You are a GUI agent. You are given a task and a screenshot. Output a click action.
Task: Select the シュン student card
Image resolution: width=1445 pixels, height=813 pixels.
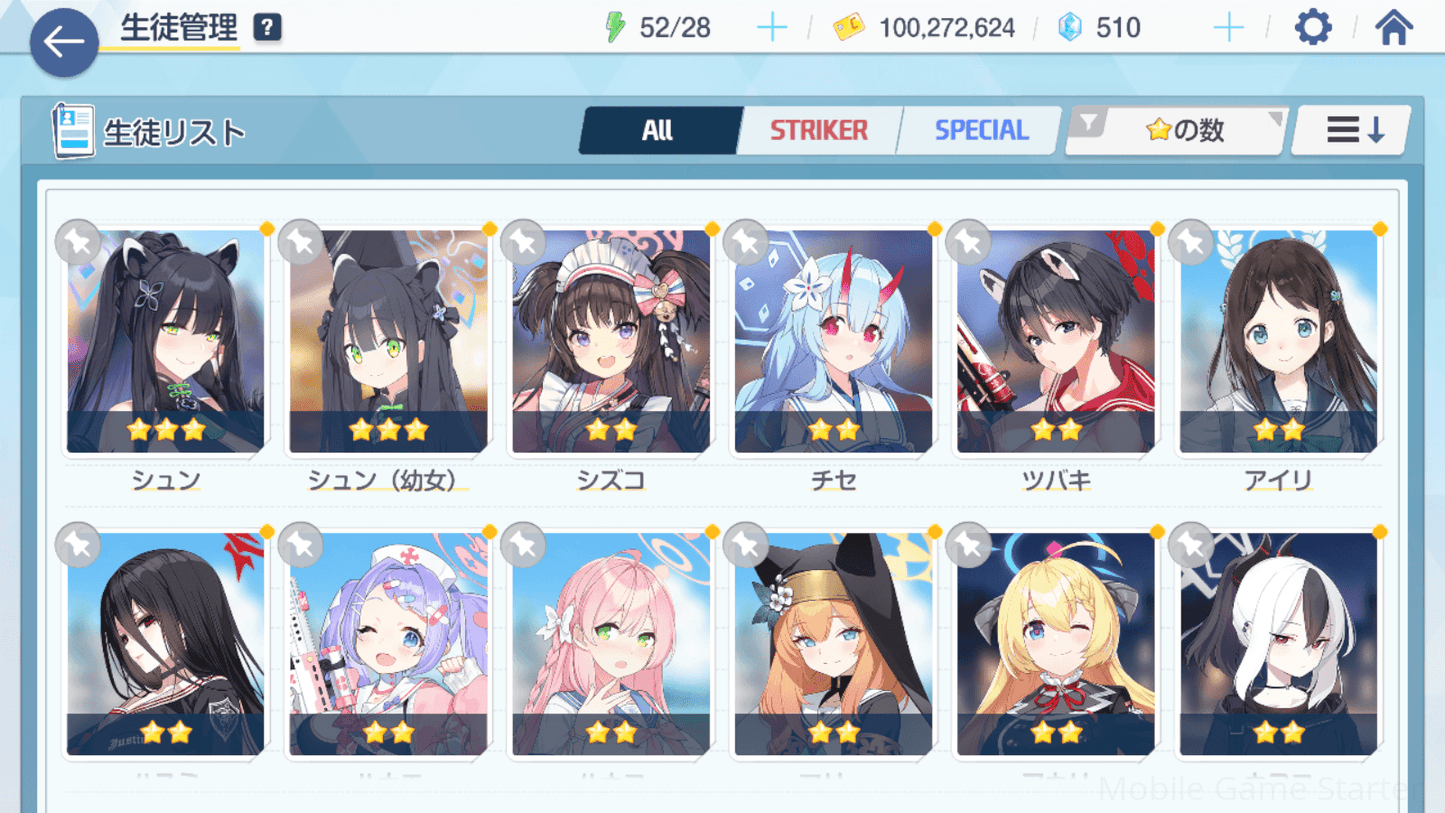166,342
